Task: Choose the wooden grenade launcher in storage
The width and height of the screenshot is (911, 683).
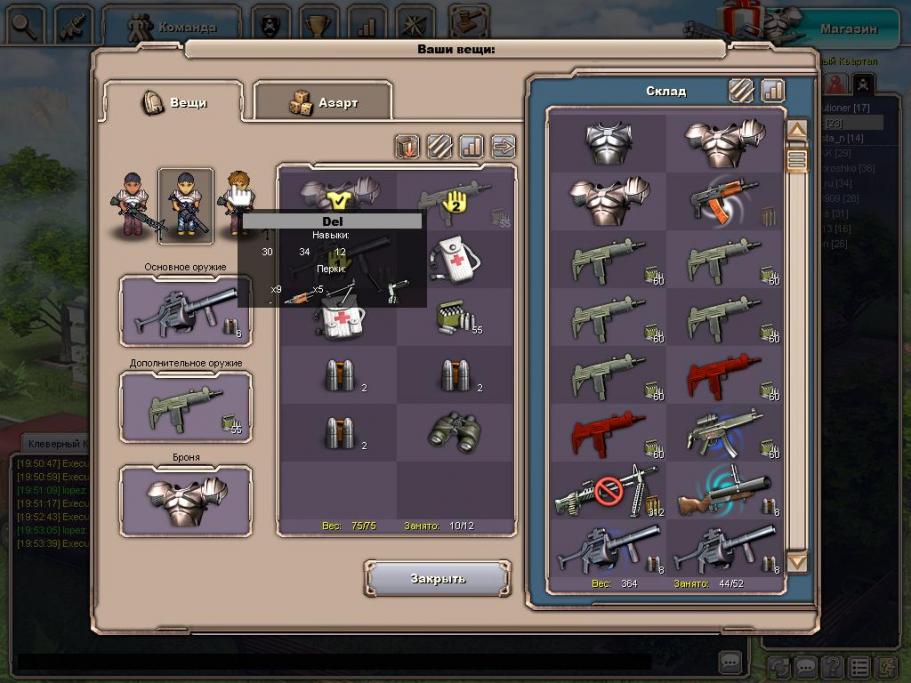Action: pos(725,491)
